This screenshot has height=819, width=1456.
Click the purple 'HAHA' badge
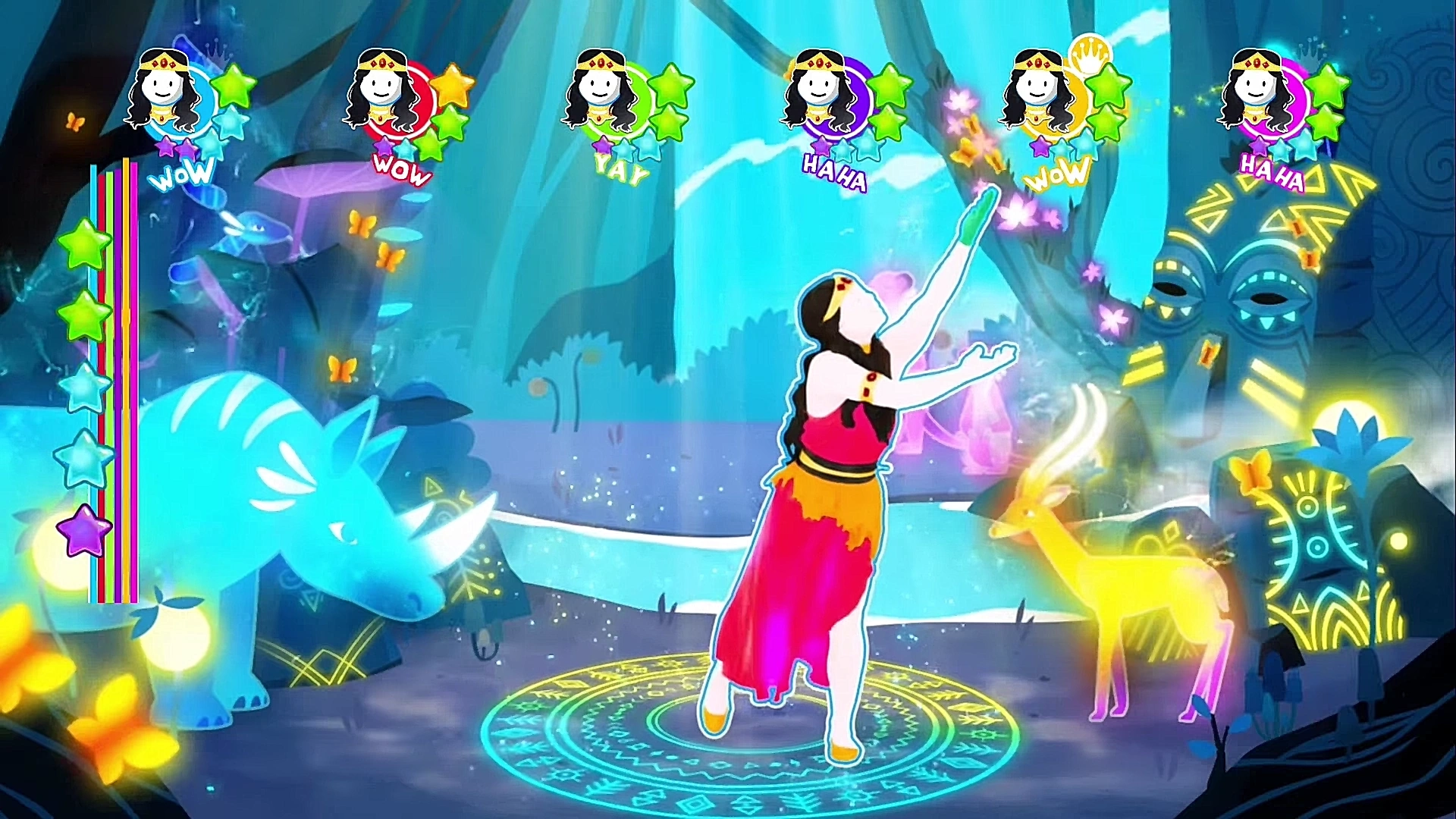pos(836,171)
